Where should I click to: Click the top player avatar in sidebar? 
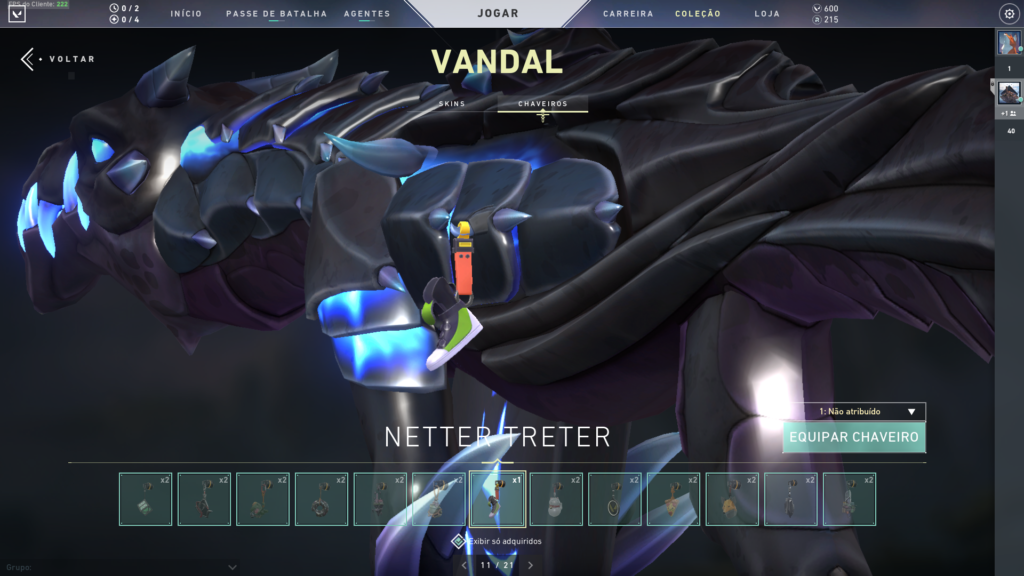[1008, 44]
